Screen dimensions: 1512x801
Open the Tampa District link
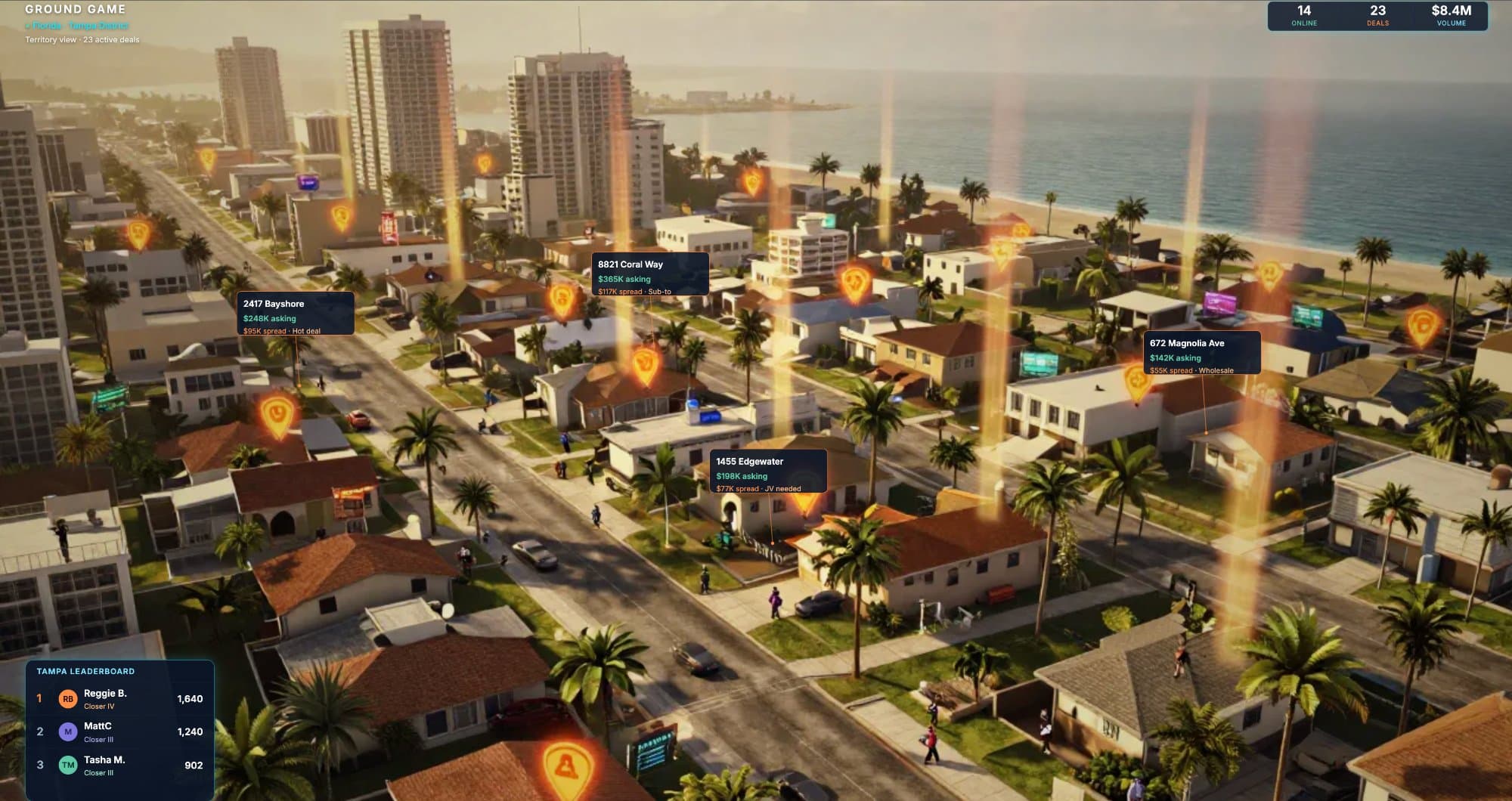[98, 25]
